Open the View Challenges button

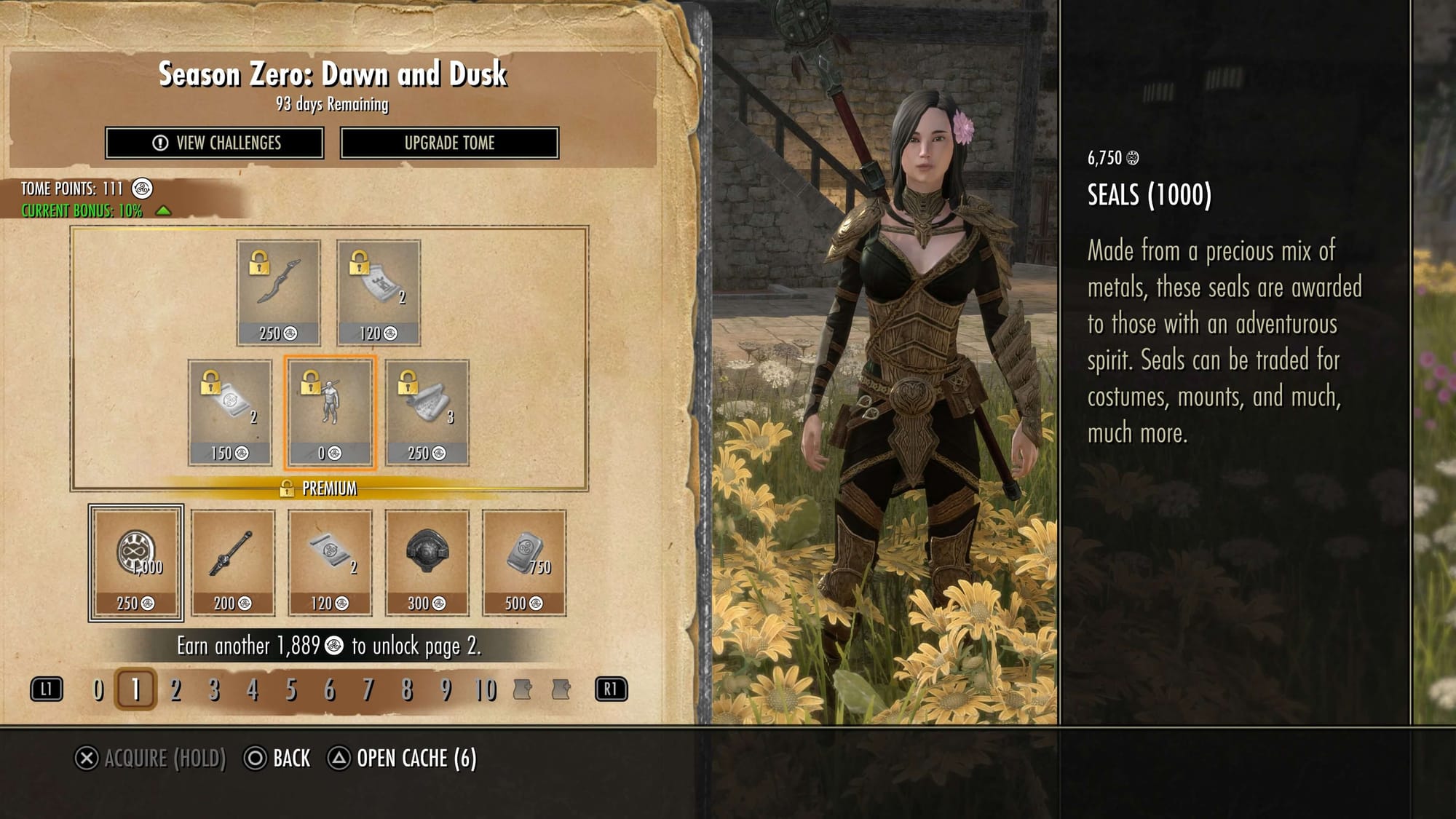pos(215,143)
